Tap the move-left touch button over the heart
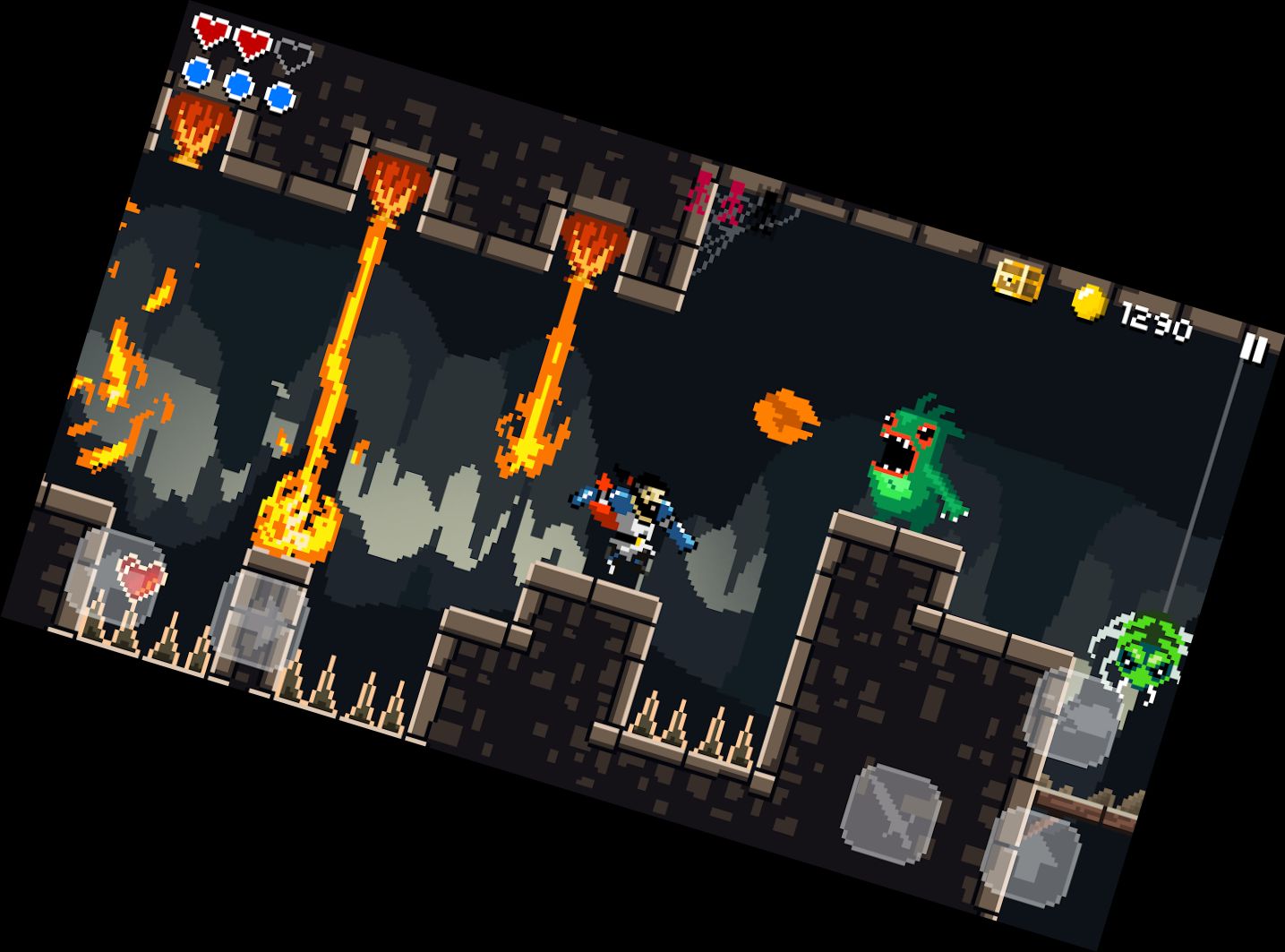The image size is (1285, 952). click(x=114, y=578)
